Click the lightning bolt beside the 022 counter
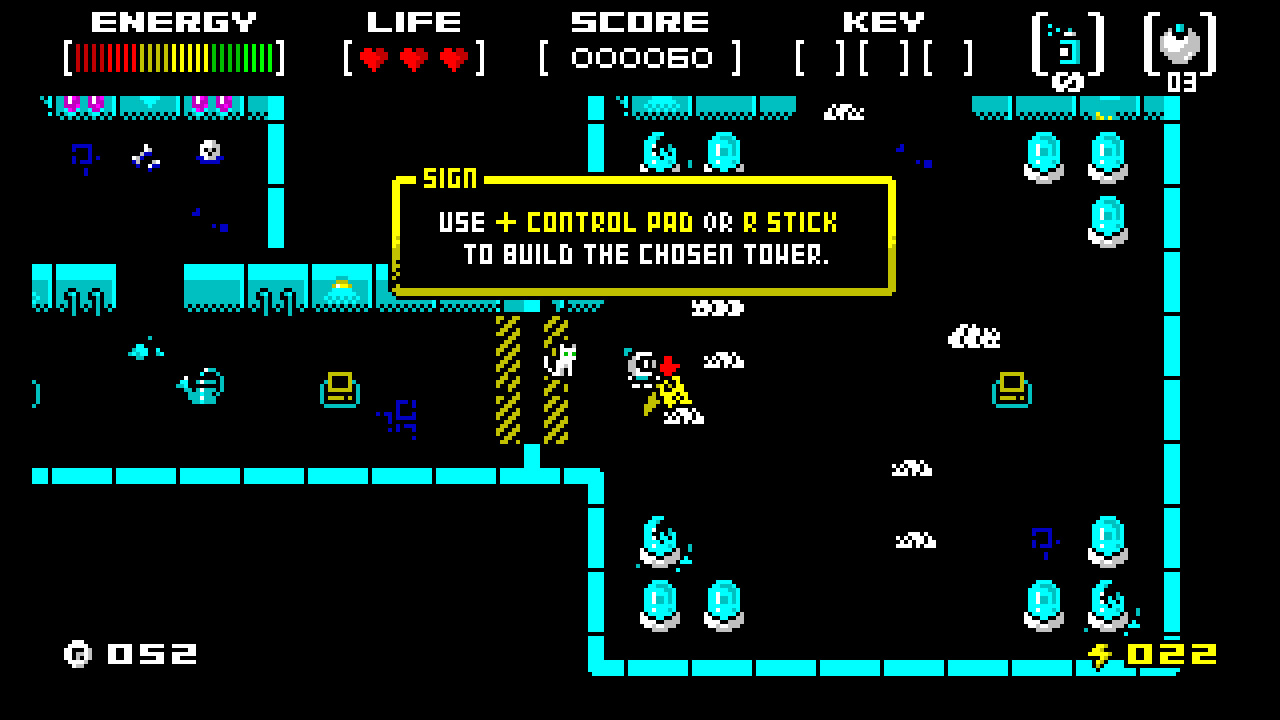 [x=1103, y=653]
